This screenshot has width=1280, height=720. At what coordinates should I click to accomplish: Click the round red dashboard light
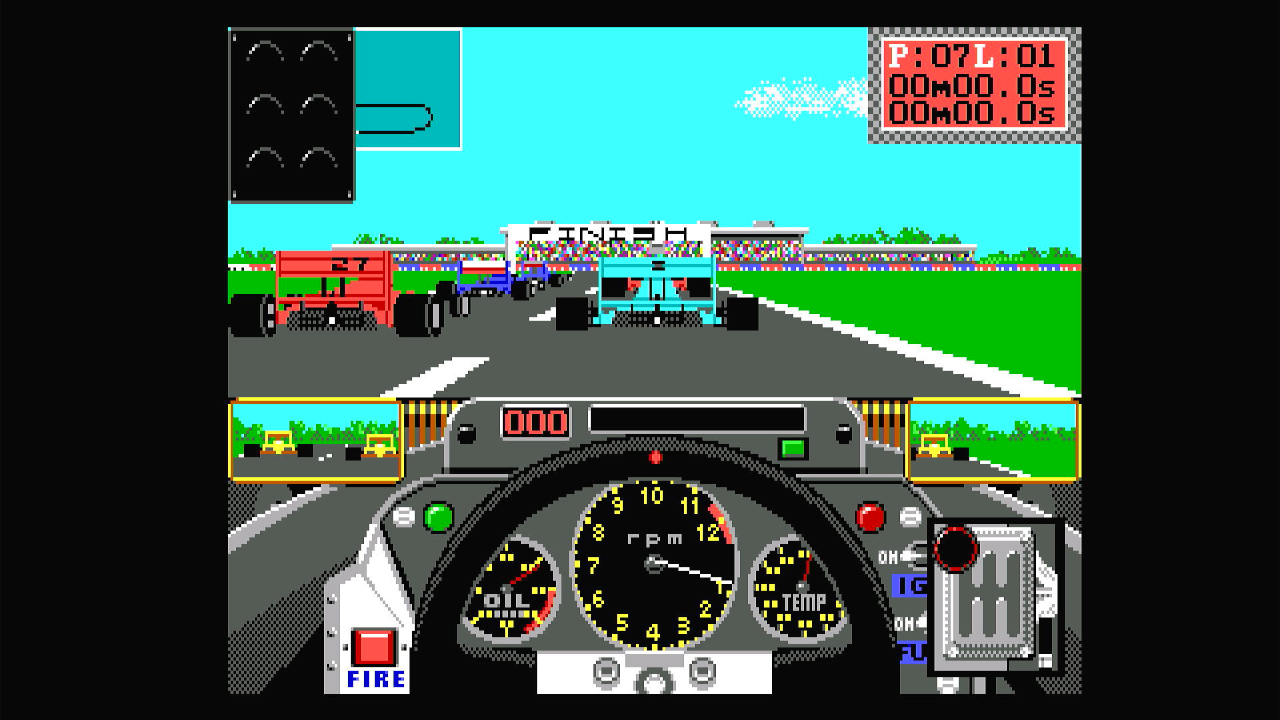(x=871, y=517)
